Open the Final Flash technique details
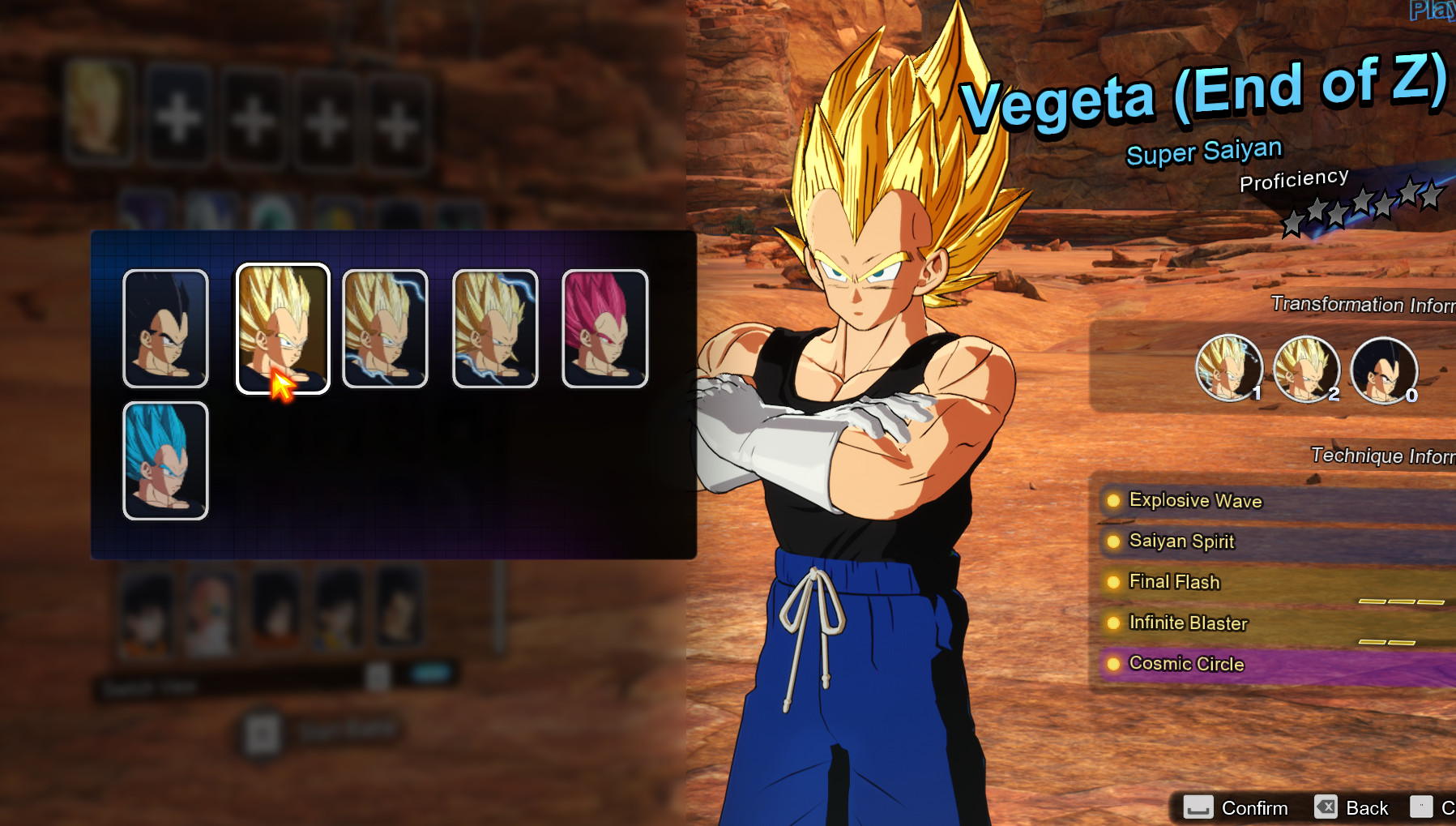Screen dimensions: 1456x826 coord(1173,582)
